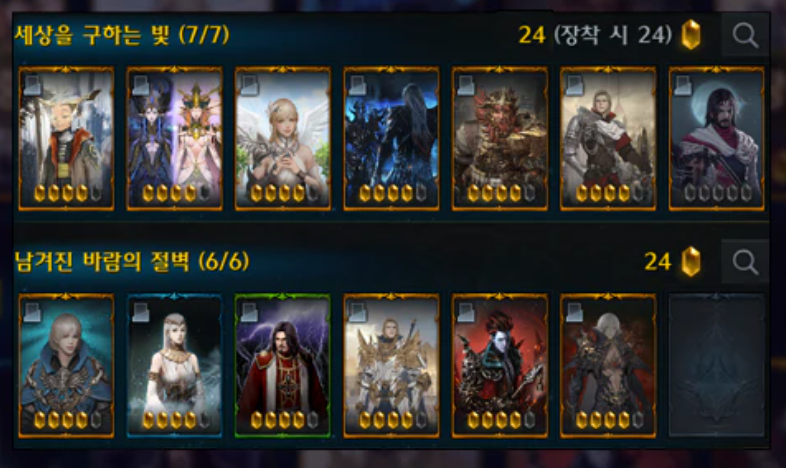This screenshot has height=468, width=786.
Task: Select the silver-haired woman in white dress card
Action: click(x=174, y=365)
